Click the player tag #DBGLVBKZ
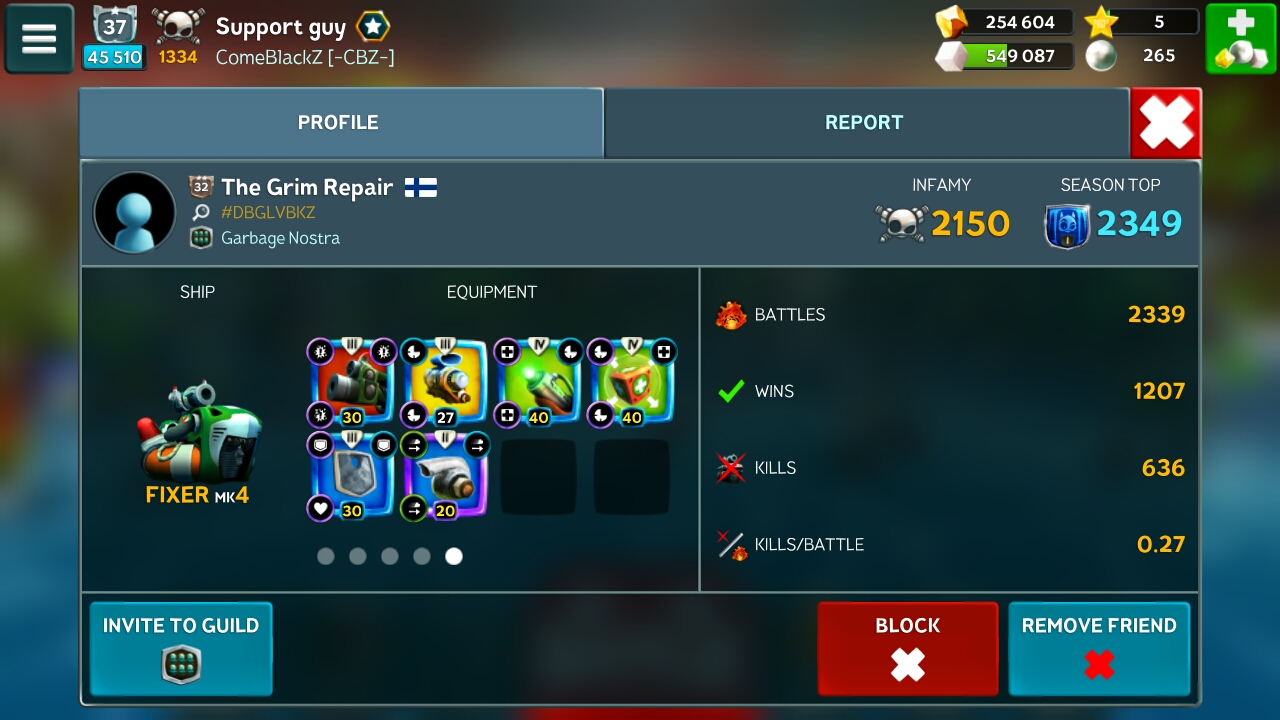Viewport: 1280px width, 720px height. 268,212
